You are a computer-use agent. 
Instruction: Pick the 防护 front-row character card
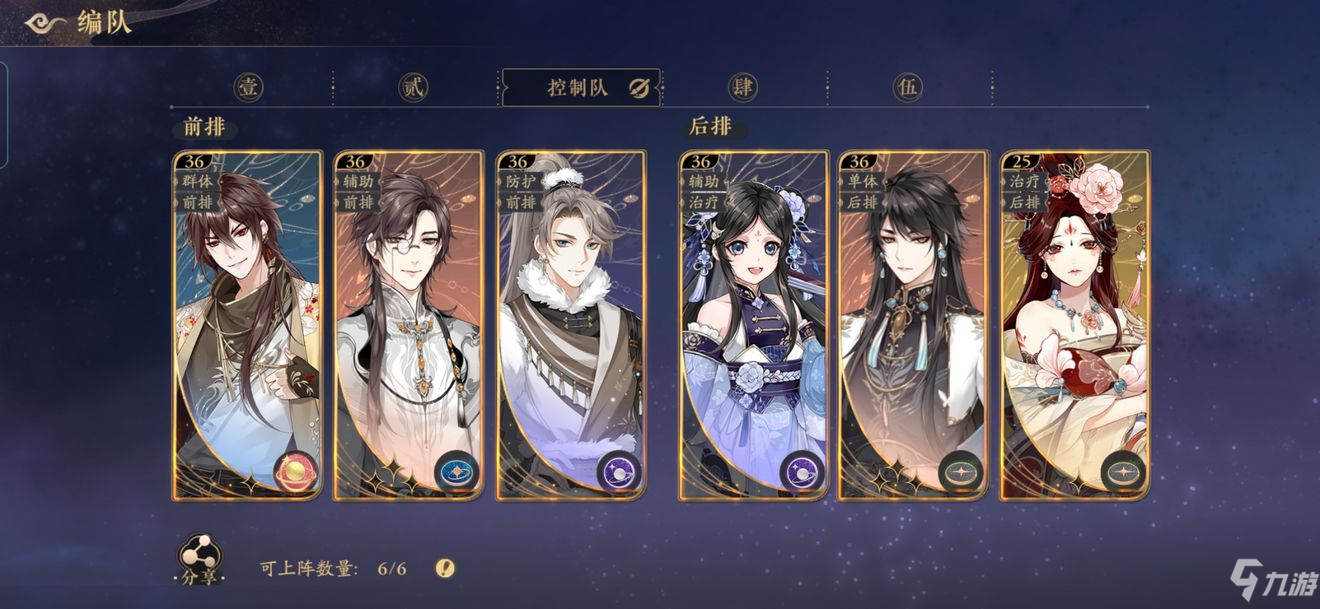(571, 325)
